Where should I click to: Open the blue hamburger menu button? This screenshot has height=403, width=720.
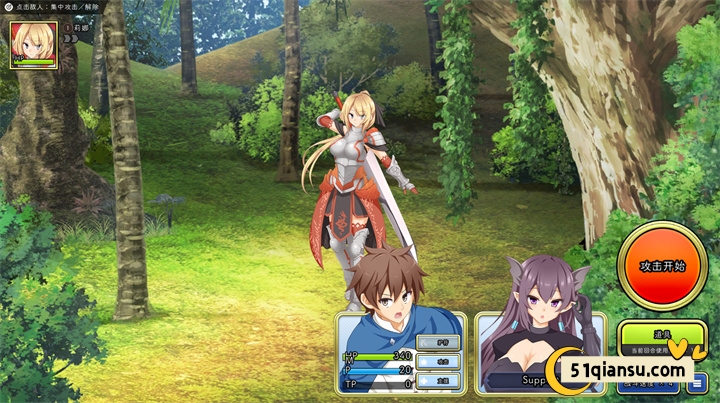pos(696,382)
